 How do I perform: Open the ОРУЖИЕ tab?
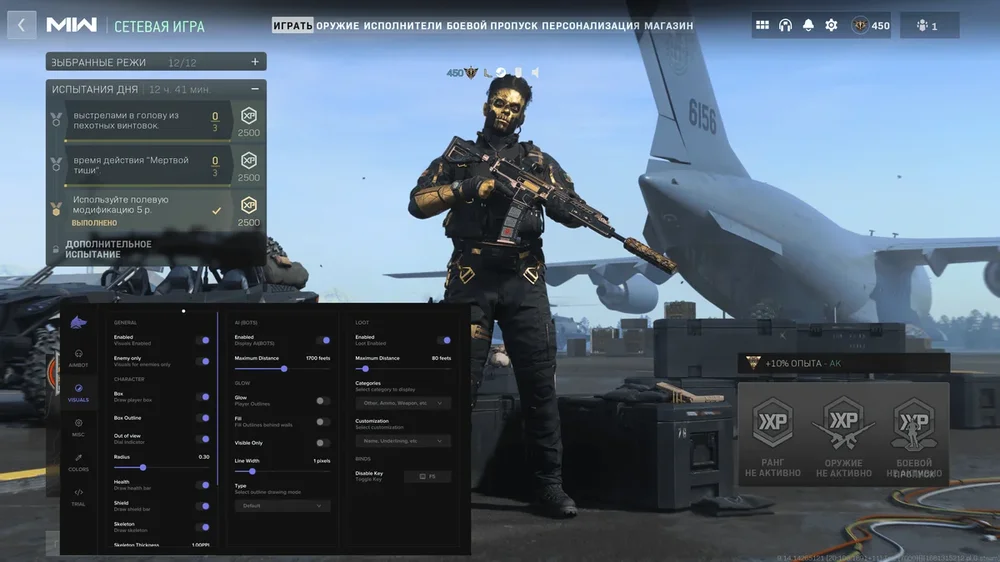point(338,25)
